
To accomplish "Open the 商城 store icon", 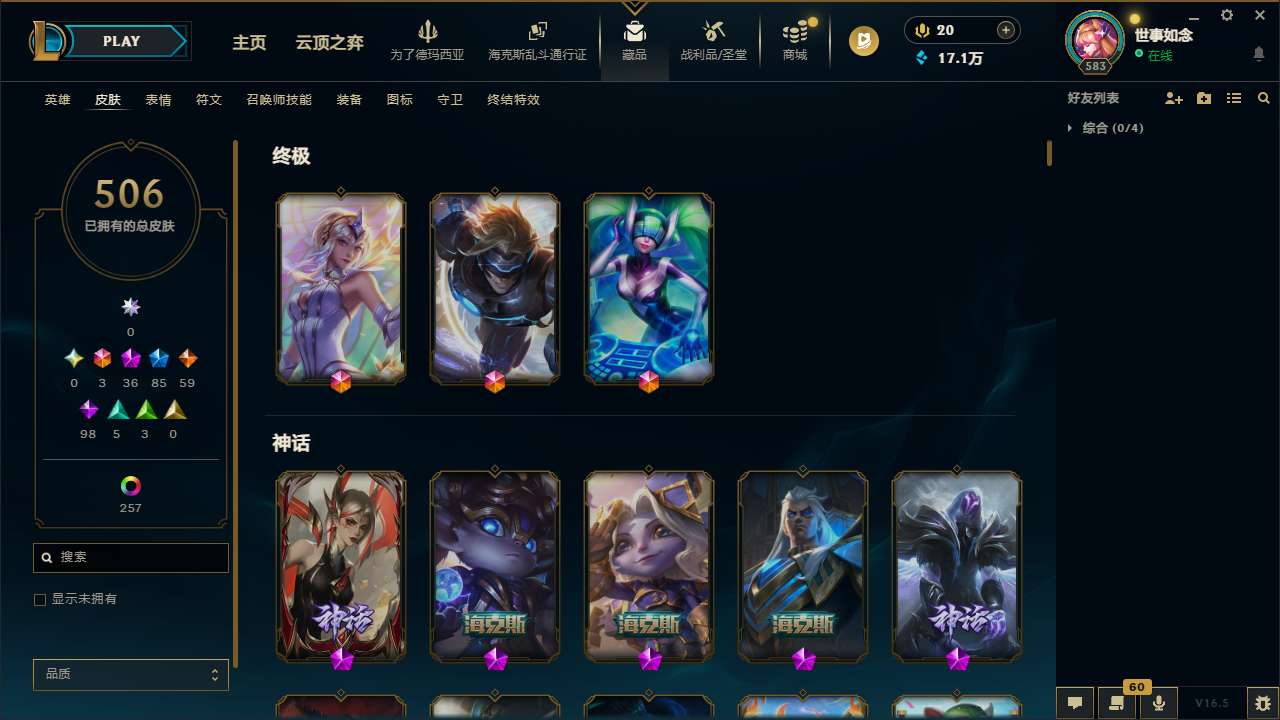I will [x=794, y=40].
